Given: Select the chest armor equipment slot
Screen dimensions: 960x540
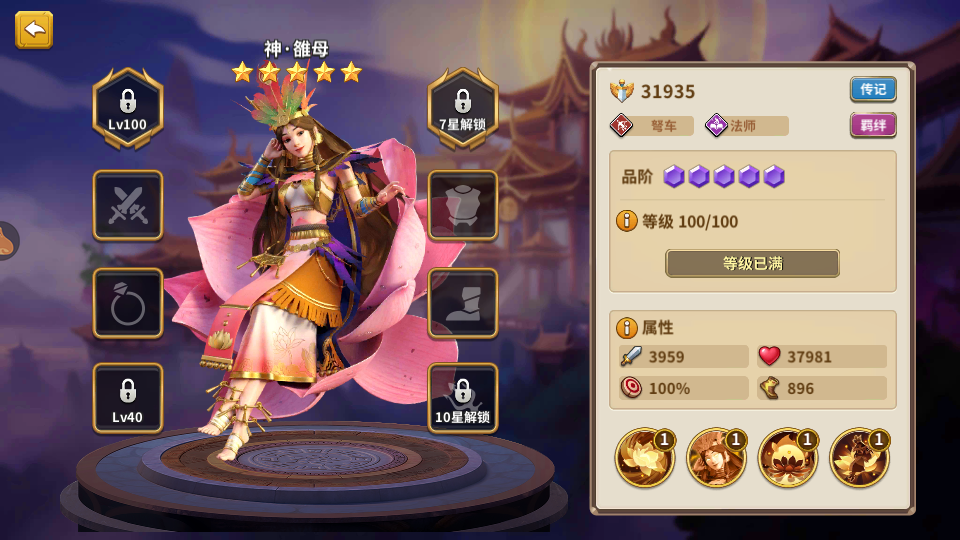Looking at the screenshot, I should [463, 205].
